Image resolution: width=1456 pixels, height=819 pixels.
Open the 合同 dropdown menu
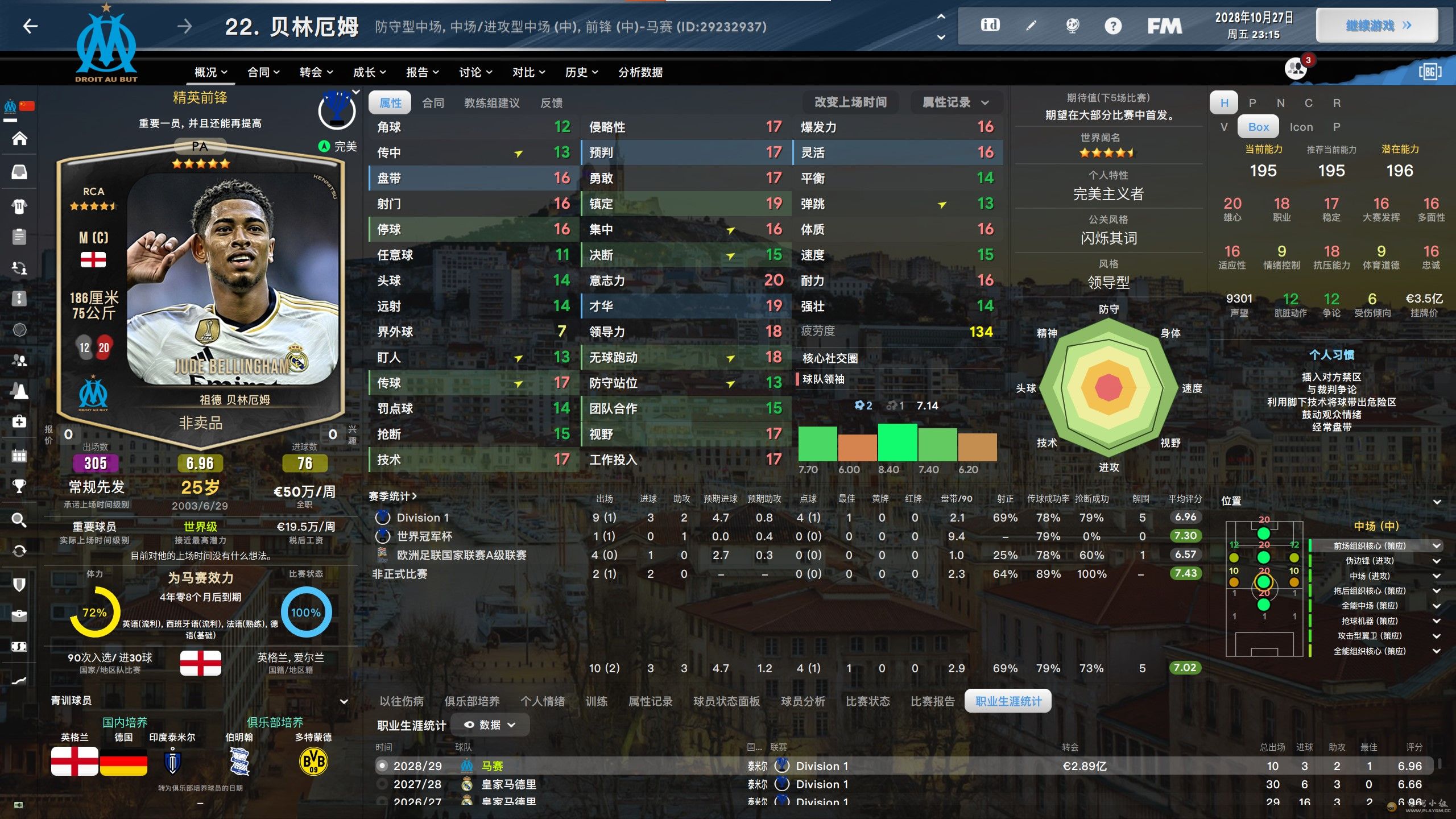(263, 72)
